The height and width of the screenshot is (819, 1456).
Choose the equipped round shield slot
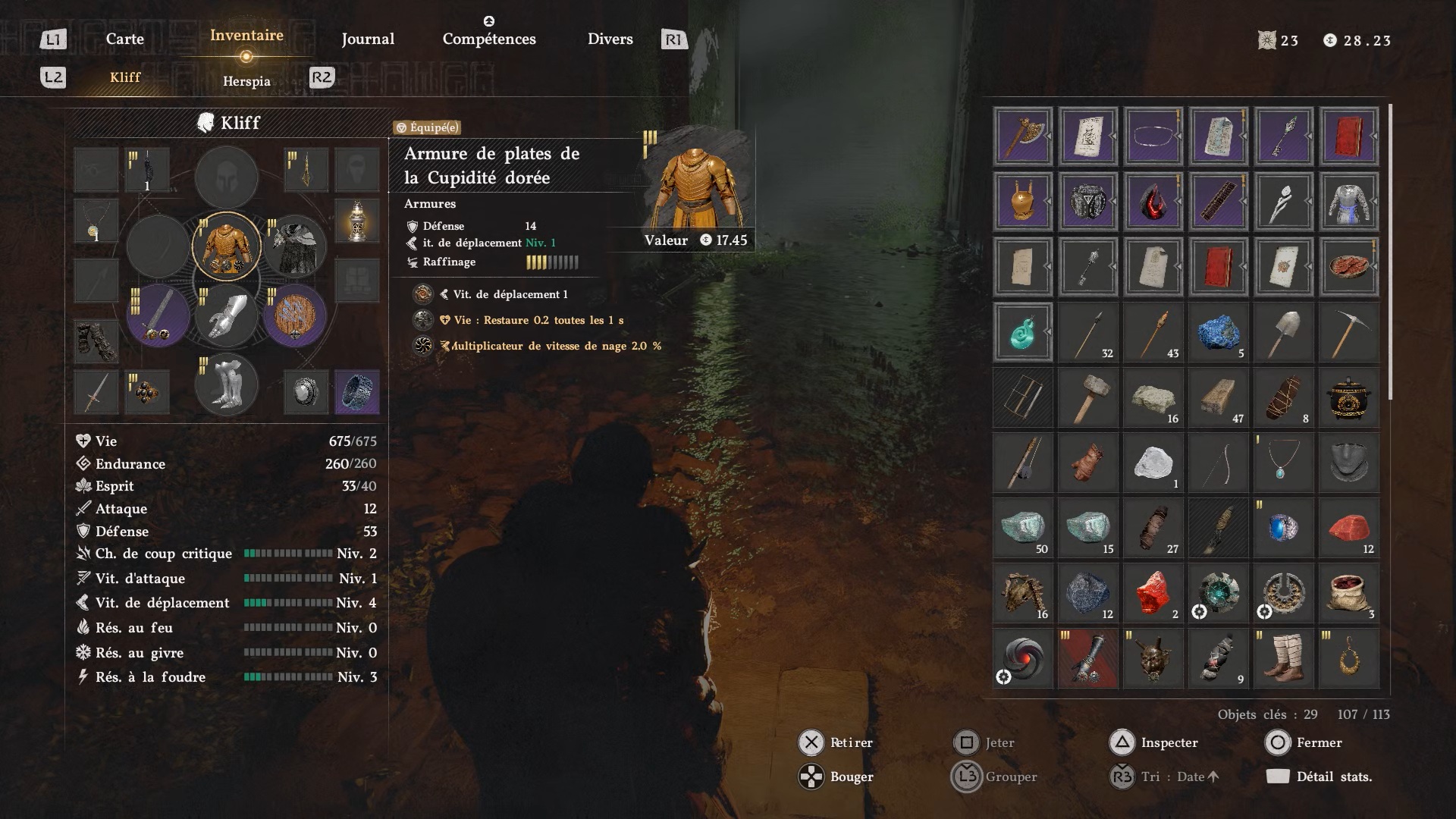pos(295,315)
